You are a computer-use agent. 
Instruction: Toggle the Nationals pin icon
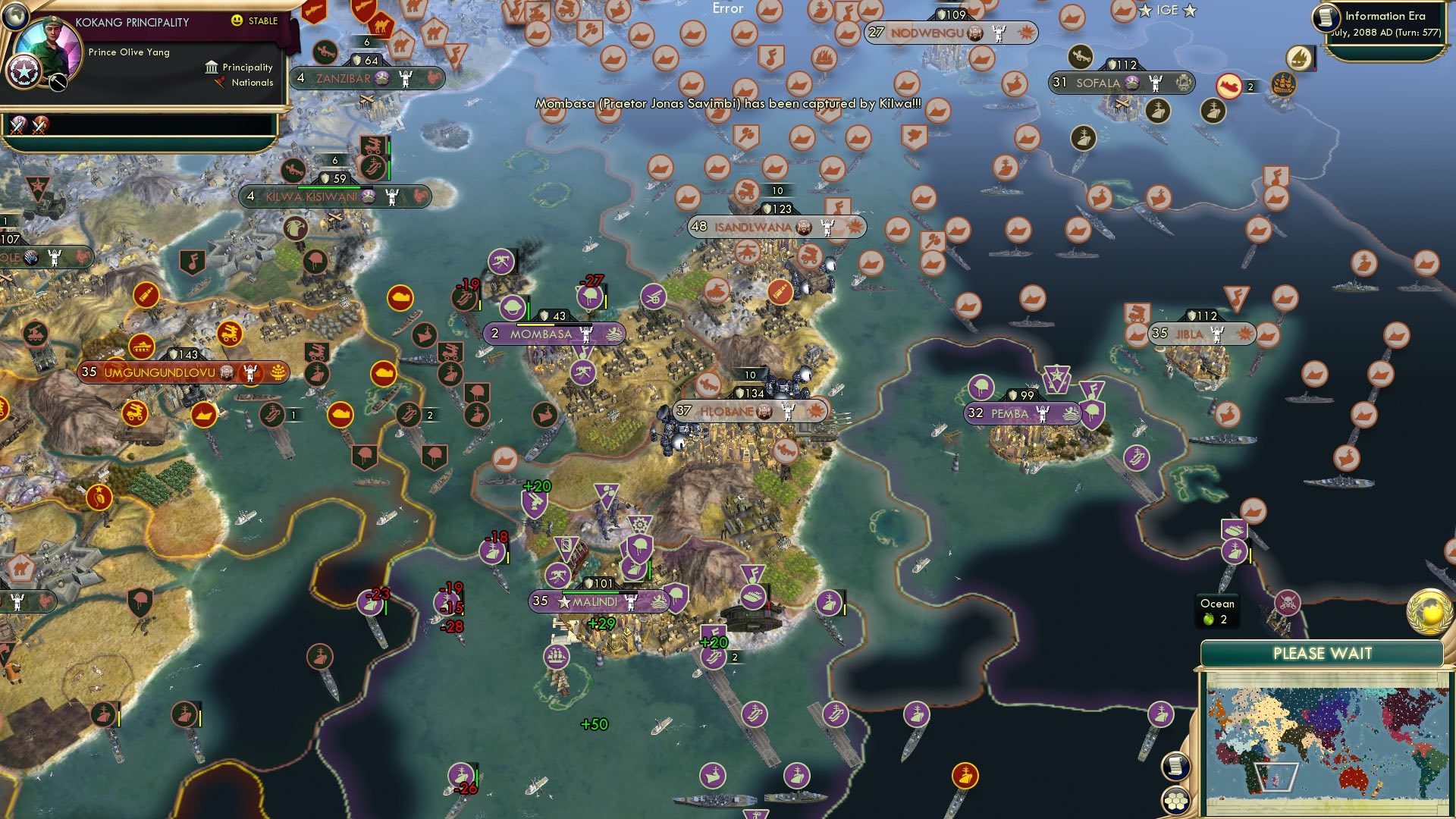click(220, 83)
